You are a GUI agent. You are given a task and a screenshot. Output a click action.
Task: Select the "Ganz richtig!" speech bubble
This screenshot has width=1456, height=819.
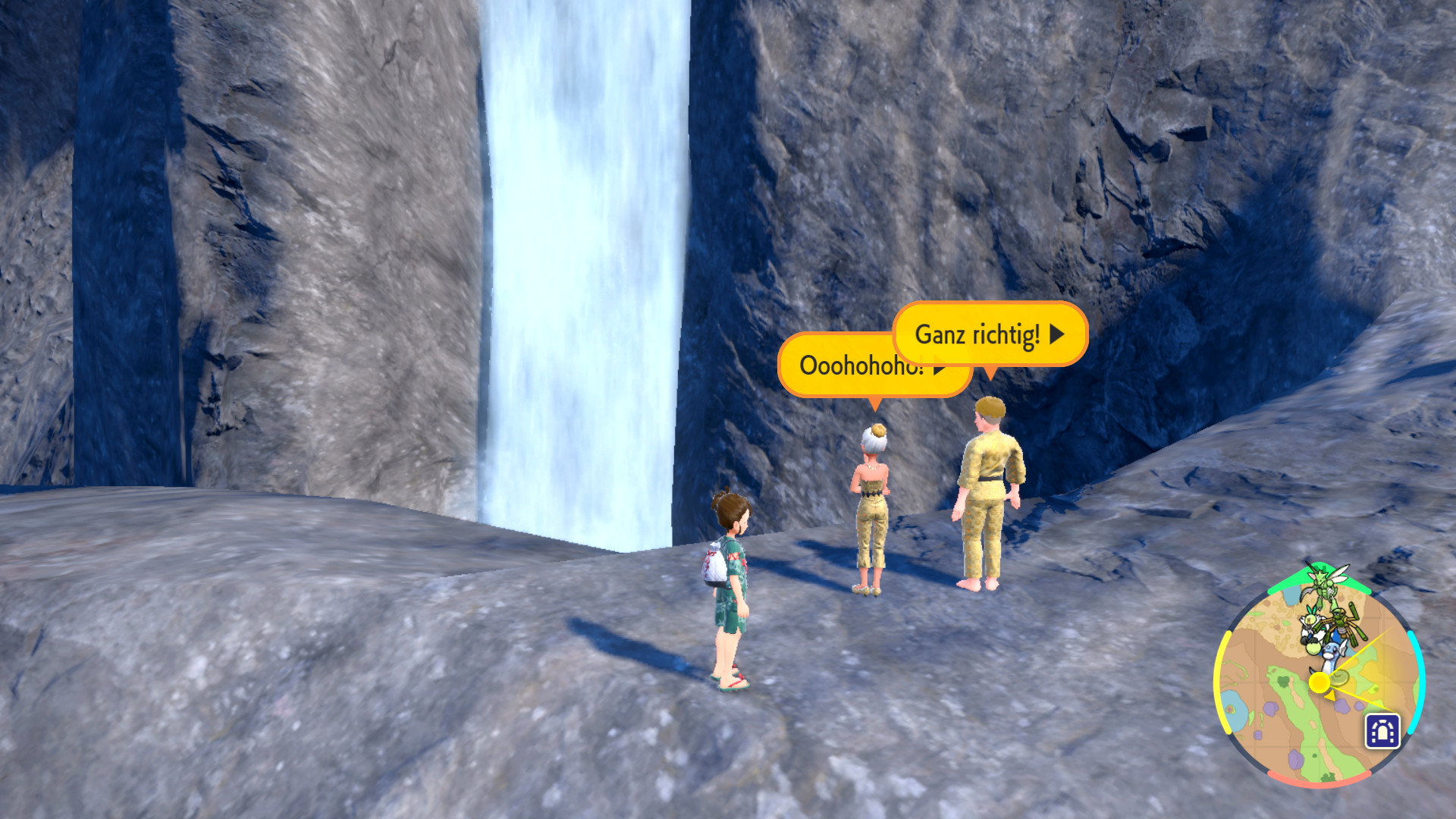pos(989,334)
